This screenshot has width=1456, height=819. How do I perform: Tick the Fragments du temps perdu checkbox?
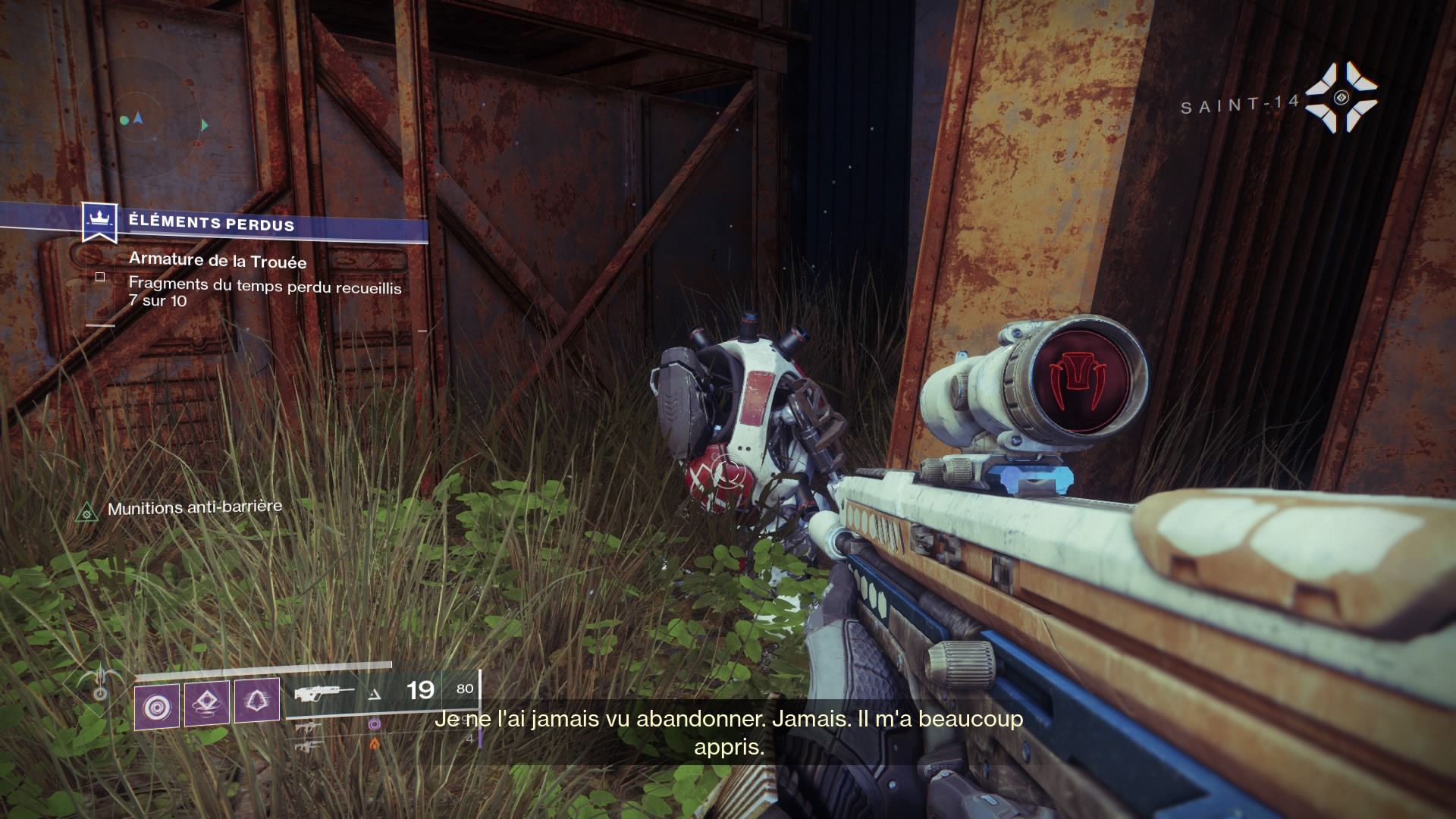pyautogui.click(x=100, y=278)
